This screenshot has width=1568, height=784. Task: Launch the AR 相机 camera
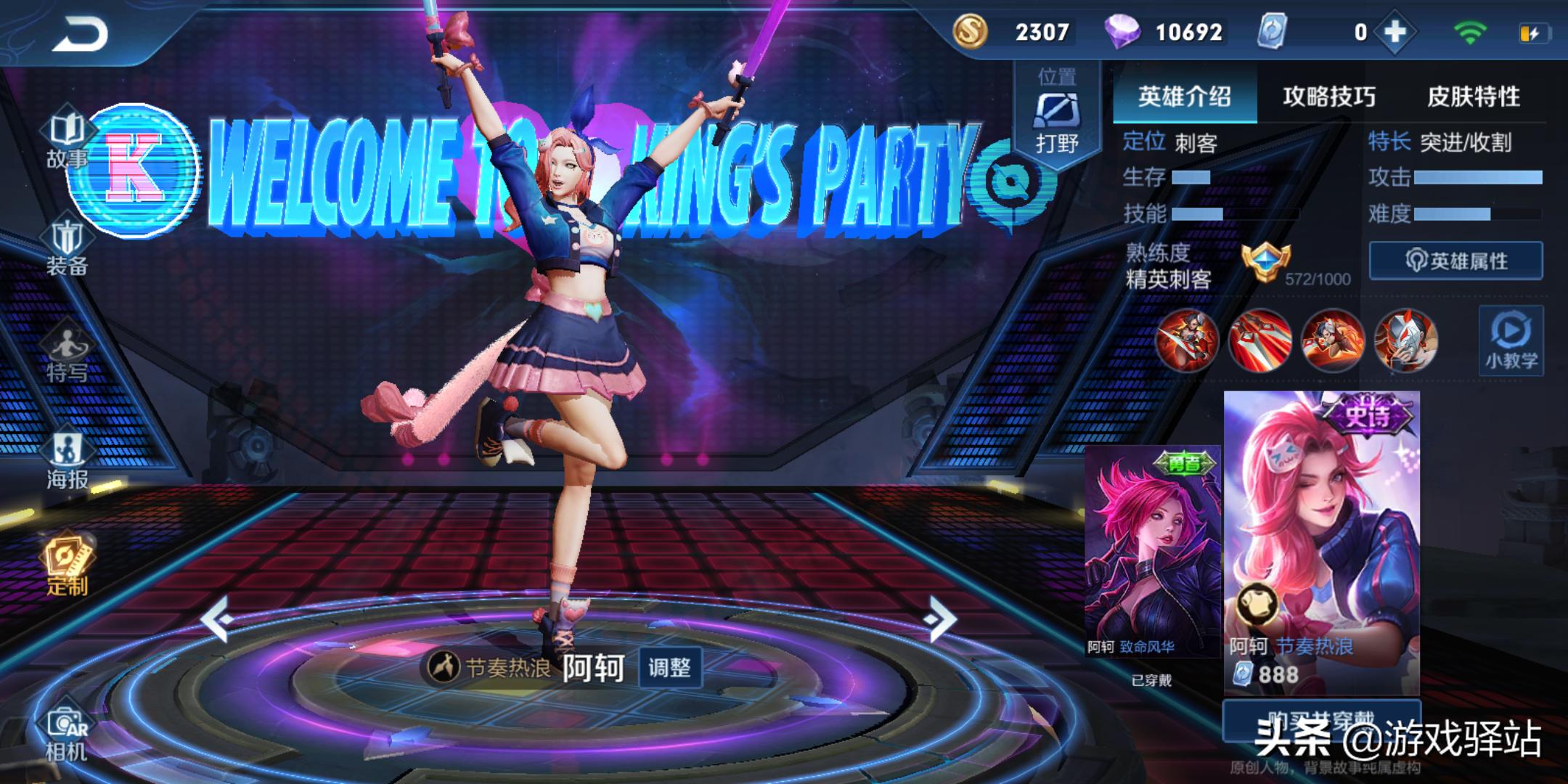pos(67,733)
